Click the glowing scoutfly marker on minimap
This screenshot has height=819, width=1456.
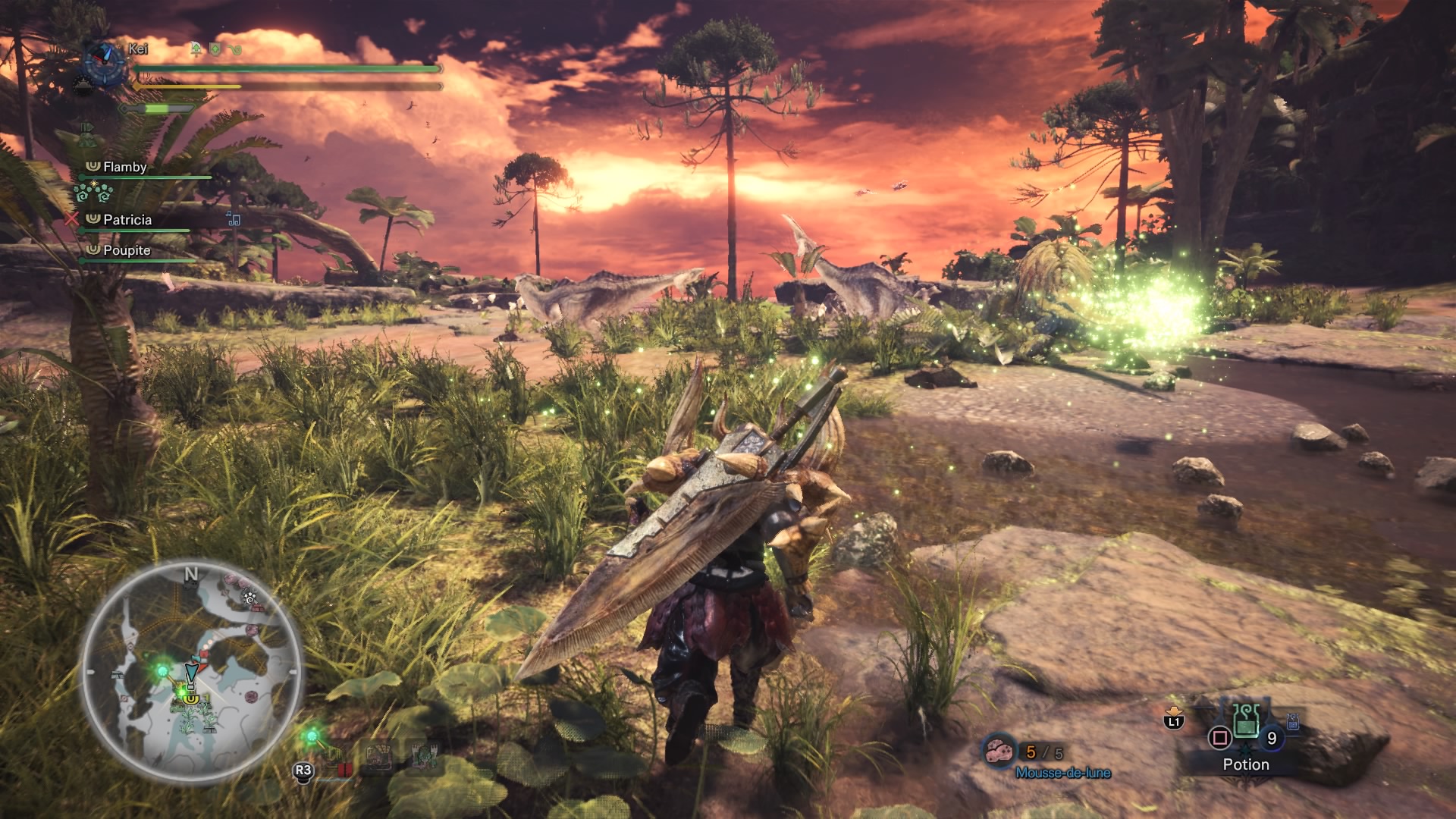pyautogui.click(x=162, y=670)
